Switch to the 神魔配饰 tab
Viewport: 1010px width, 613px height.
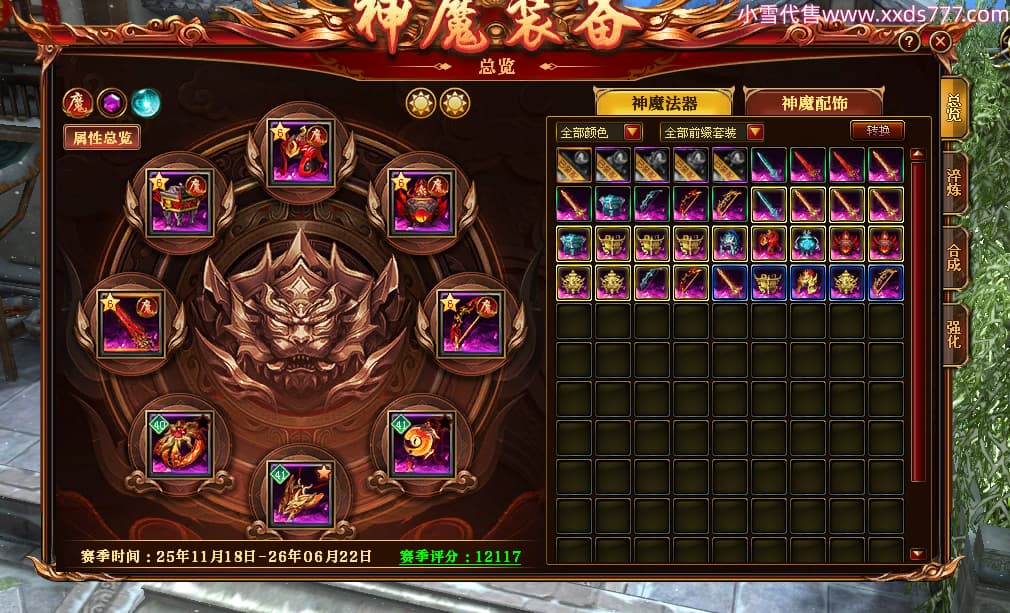813,103
